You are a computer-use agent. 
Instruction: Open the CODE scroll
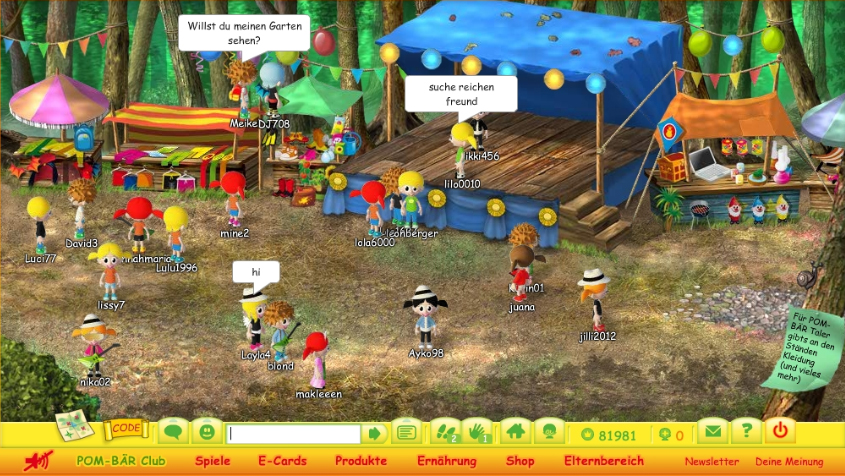click(x=126, y=428)
